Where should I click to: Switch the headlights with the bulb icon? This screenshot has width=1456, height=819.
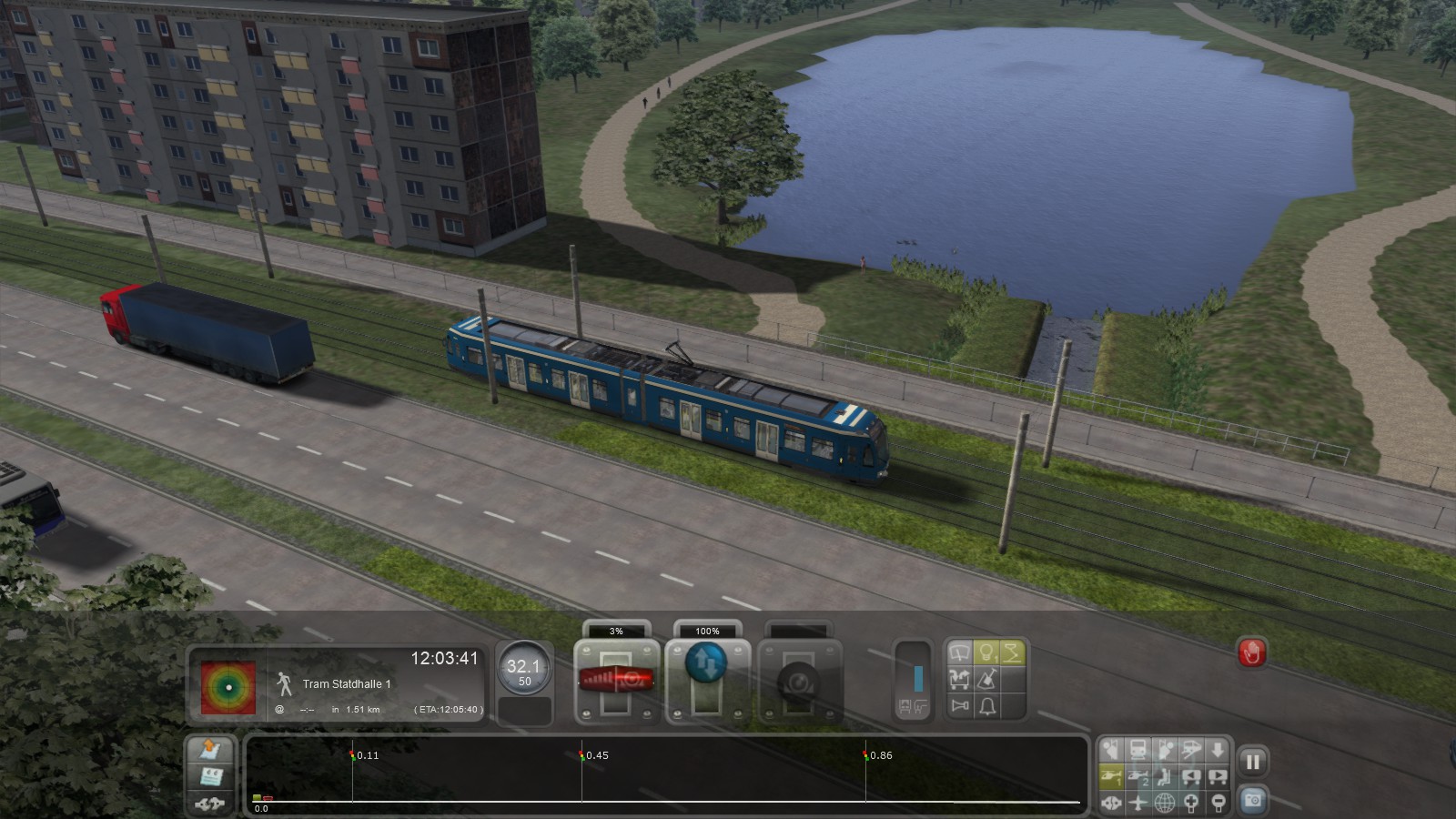tap(986, 652)
